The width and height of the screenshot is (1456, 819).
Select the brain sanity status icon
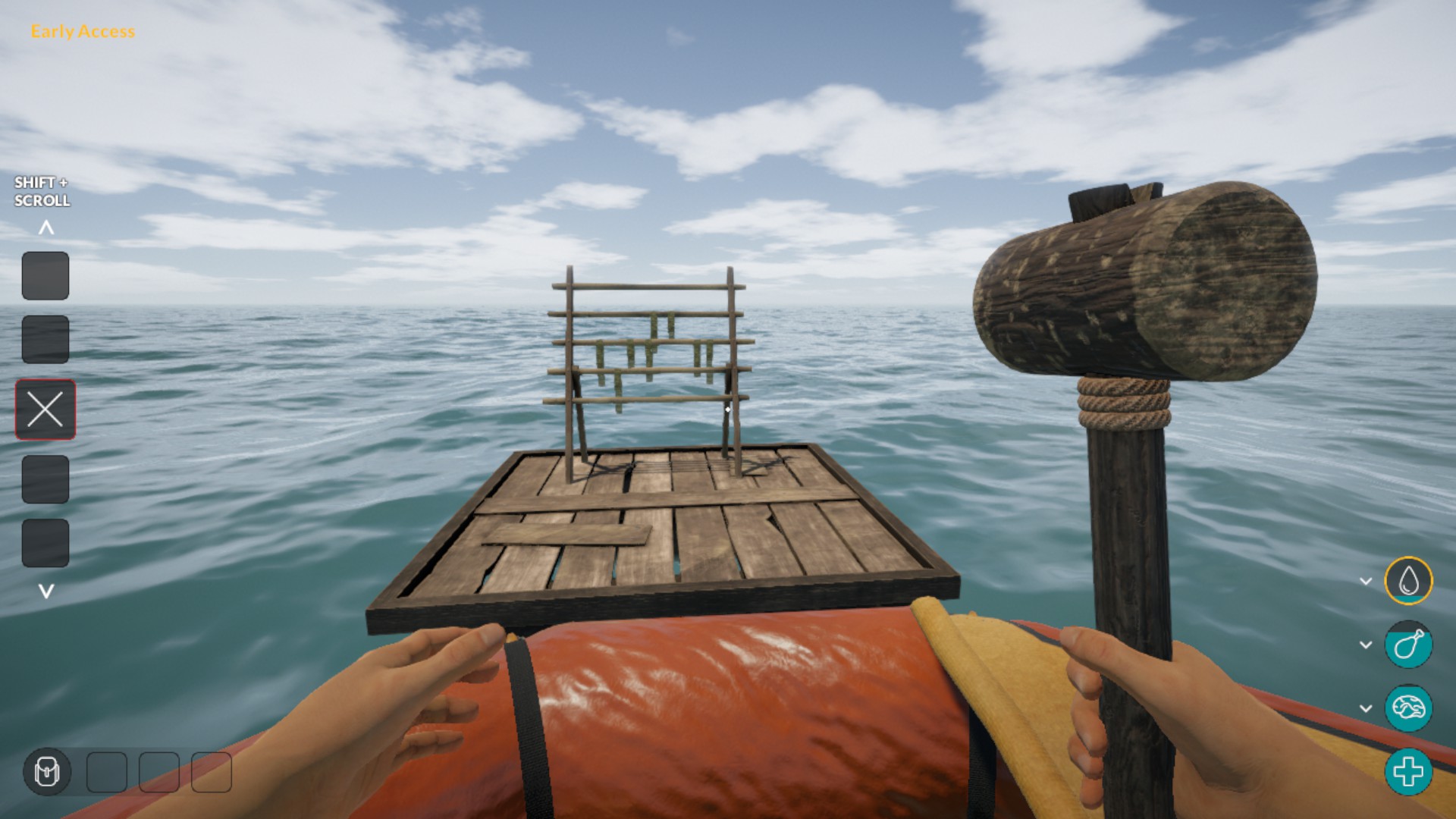pyautogui.click(x=1408, y=708)
